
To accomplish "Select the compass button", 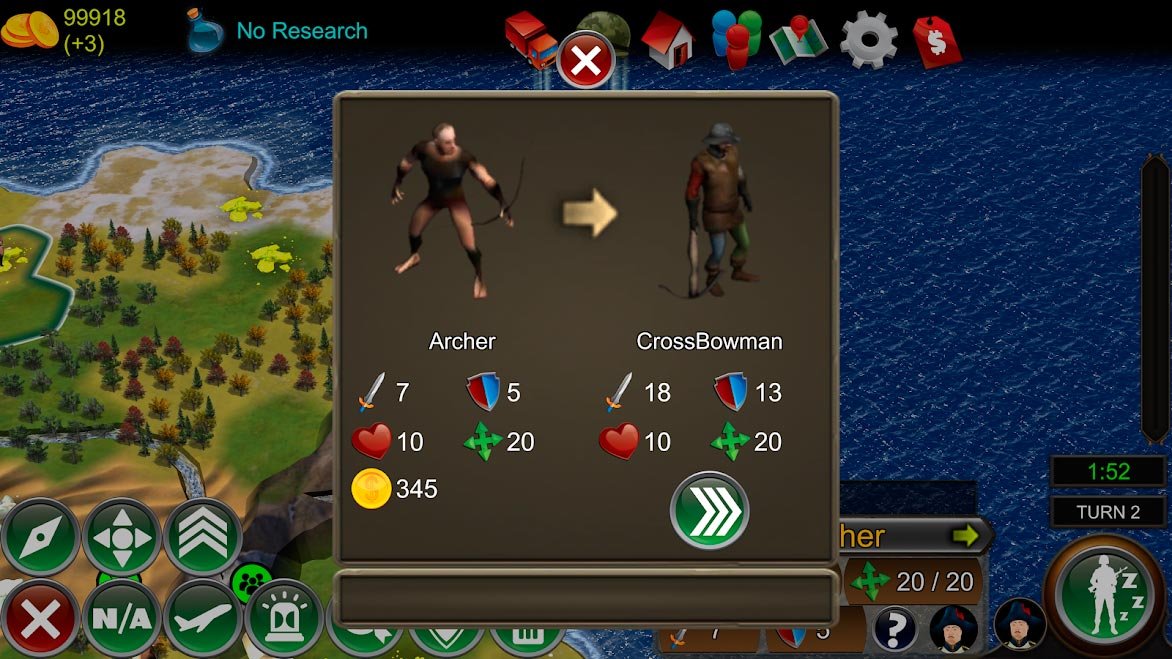I will (40, 537).
